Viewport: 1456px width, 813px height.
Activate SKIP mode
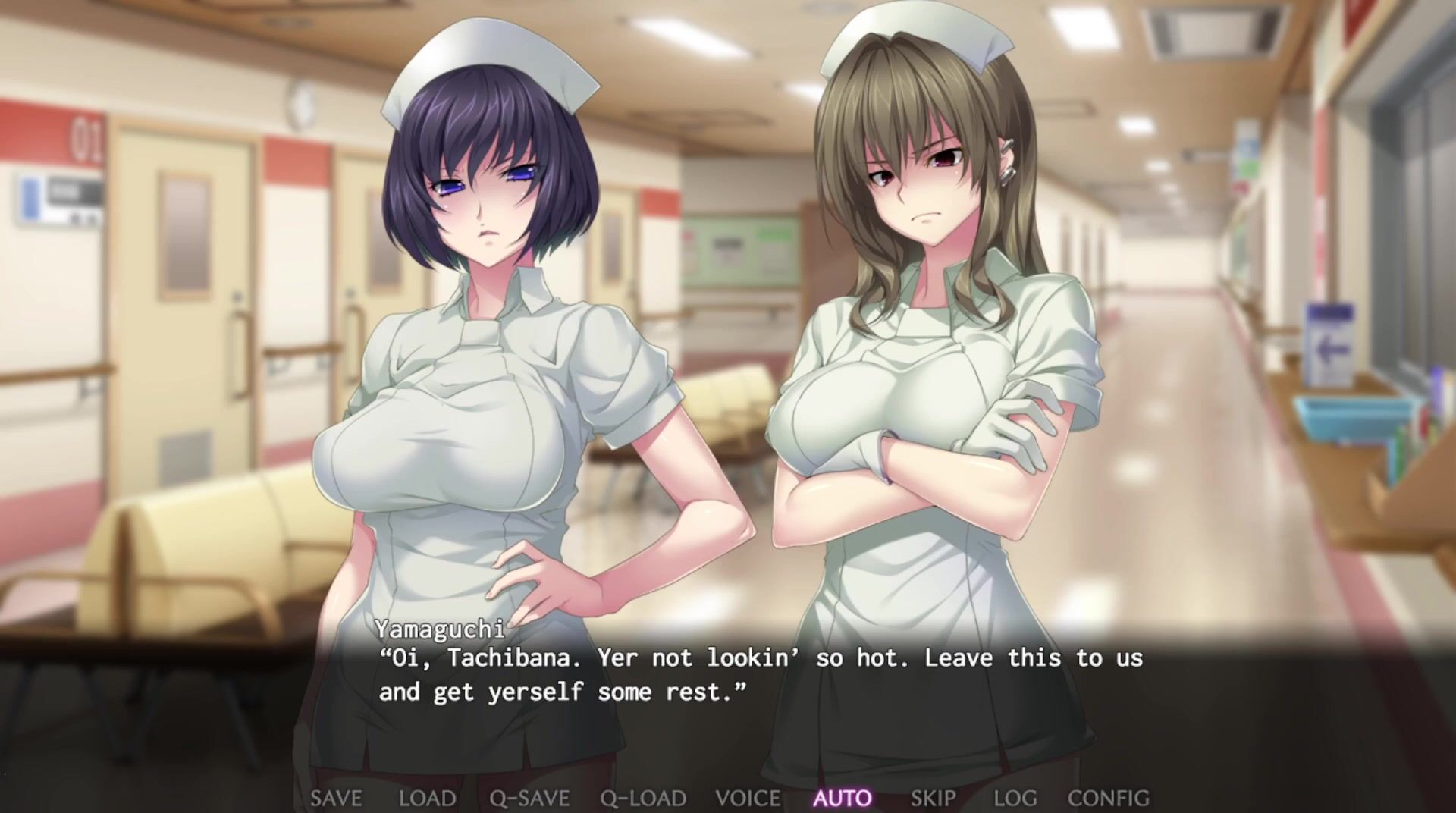click(933, 798)
